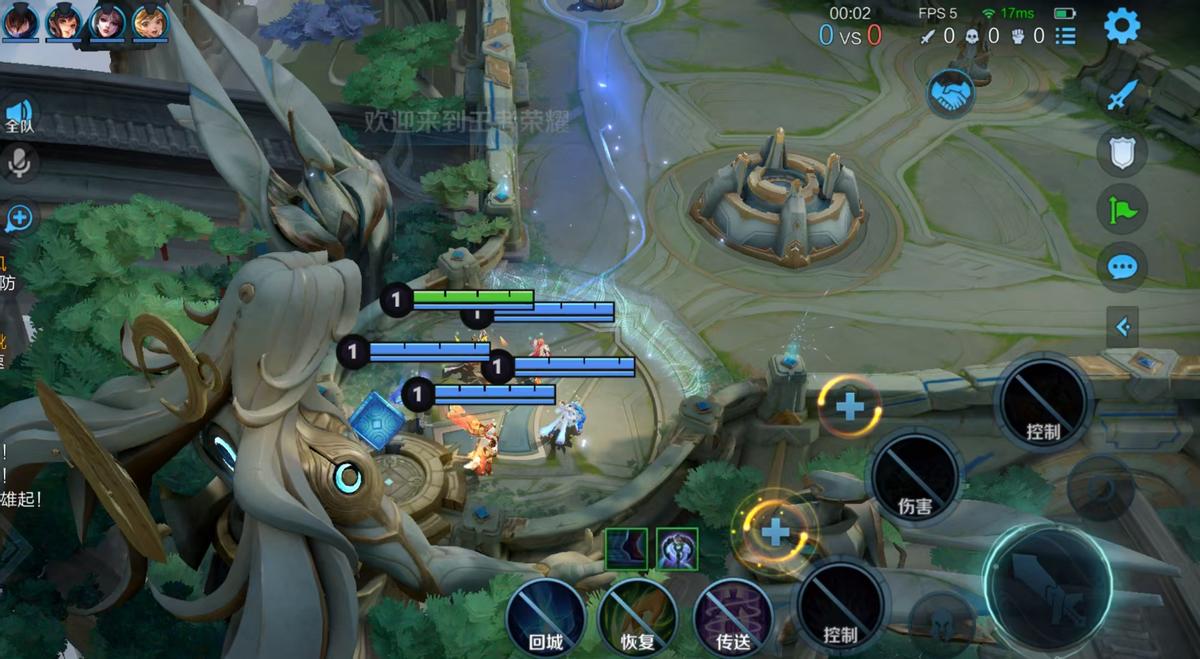Send the attack signal with the sword icon
The width and height of the screenshot is (1200, 659).
coord(1122,96)
